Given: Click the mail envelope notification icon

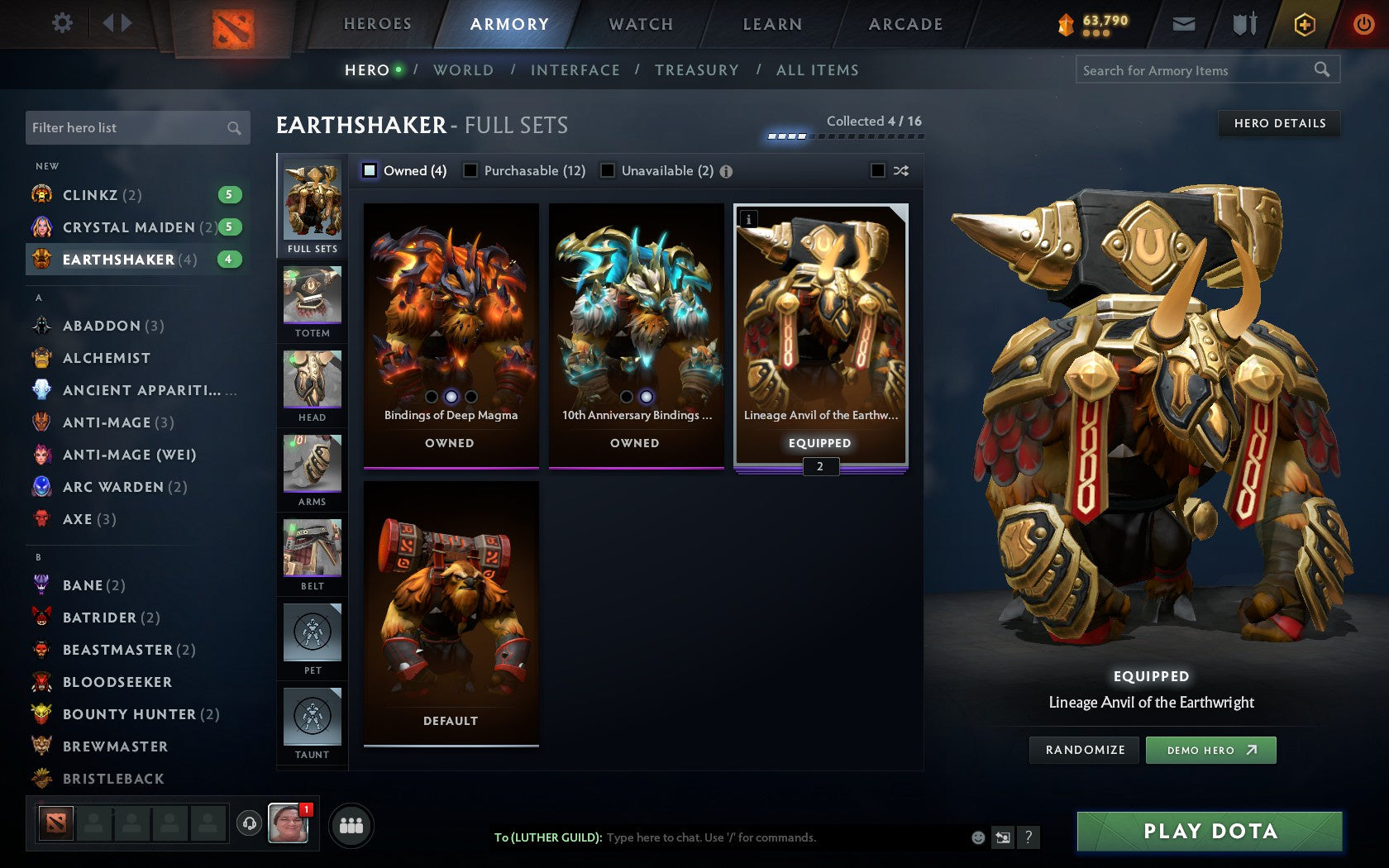Looking at the screenshot, I should [x=1184, y=24].
